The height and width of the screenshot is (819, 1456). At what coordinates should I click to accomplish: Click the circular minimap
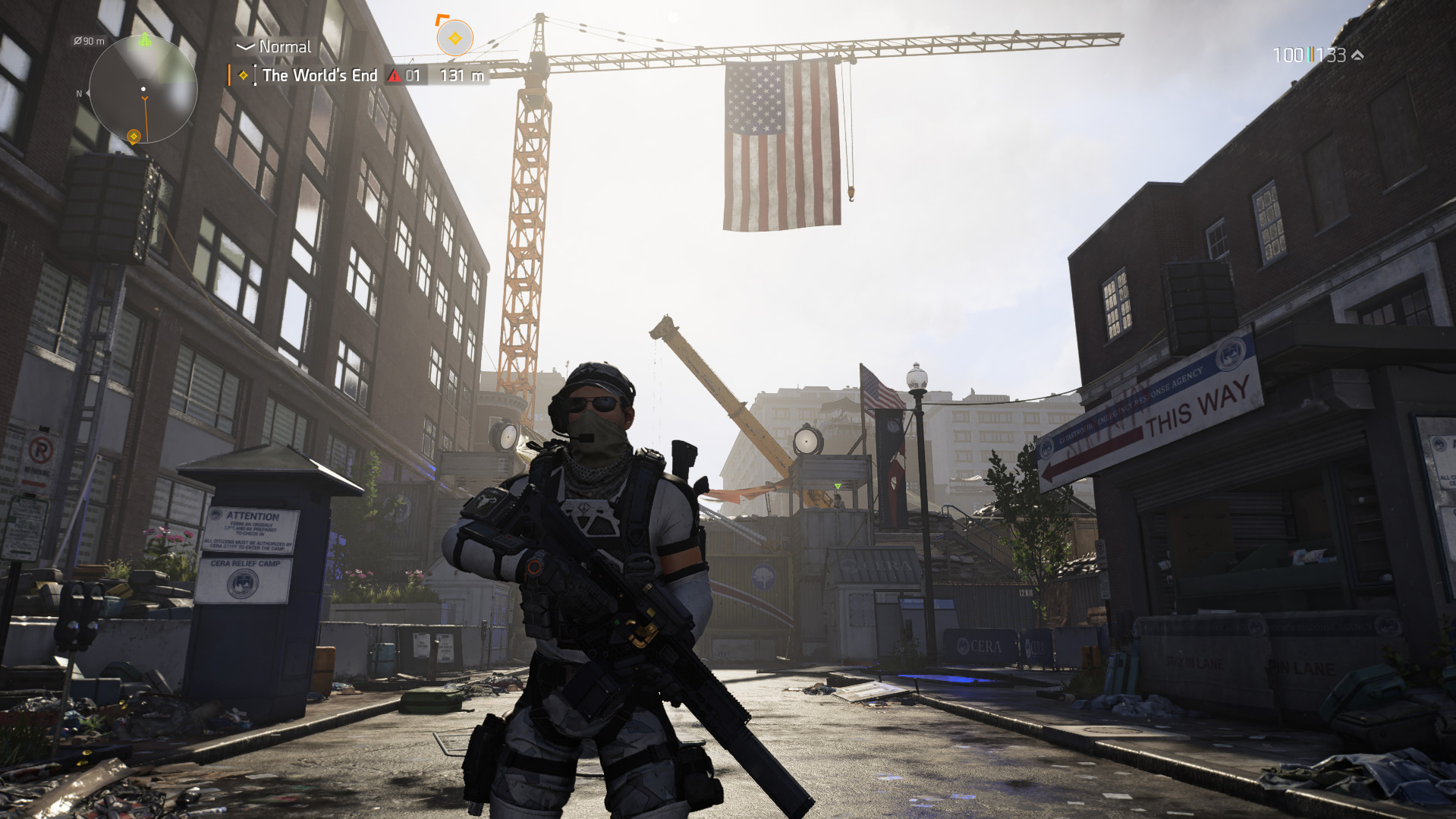tap(143, 89)
